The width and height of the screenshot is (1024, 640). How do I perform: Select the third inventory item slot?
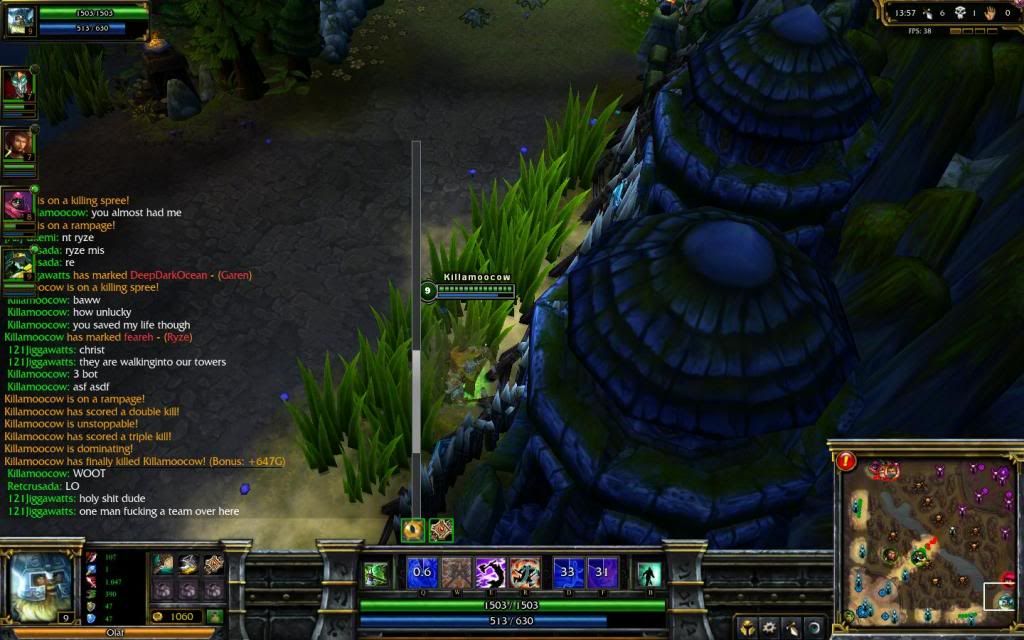213,565
